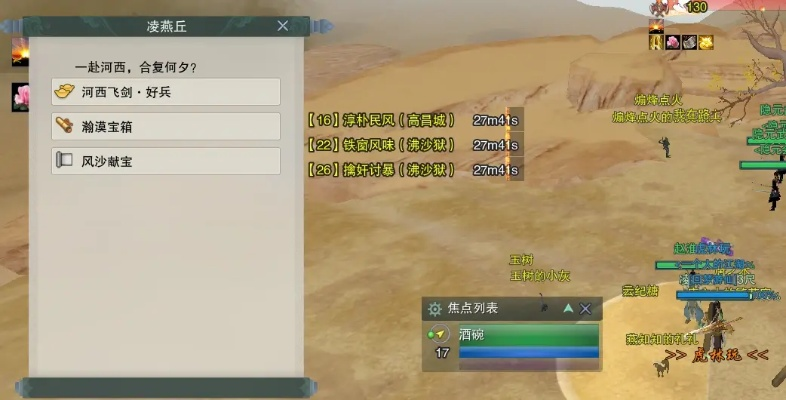Click the gold ingot buff icon
The height and width of the screenshot is (400, 786).
[706, 41]
